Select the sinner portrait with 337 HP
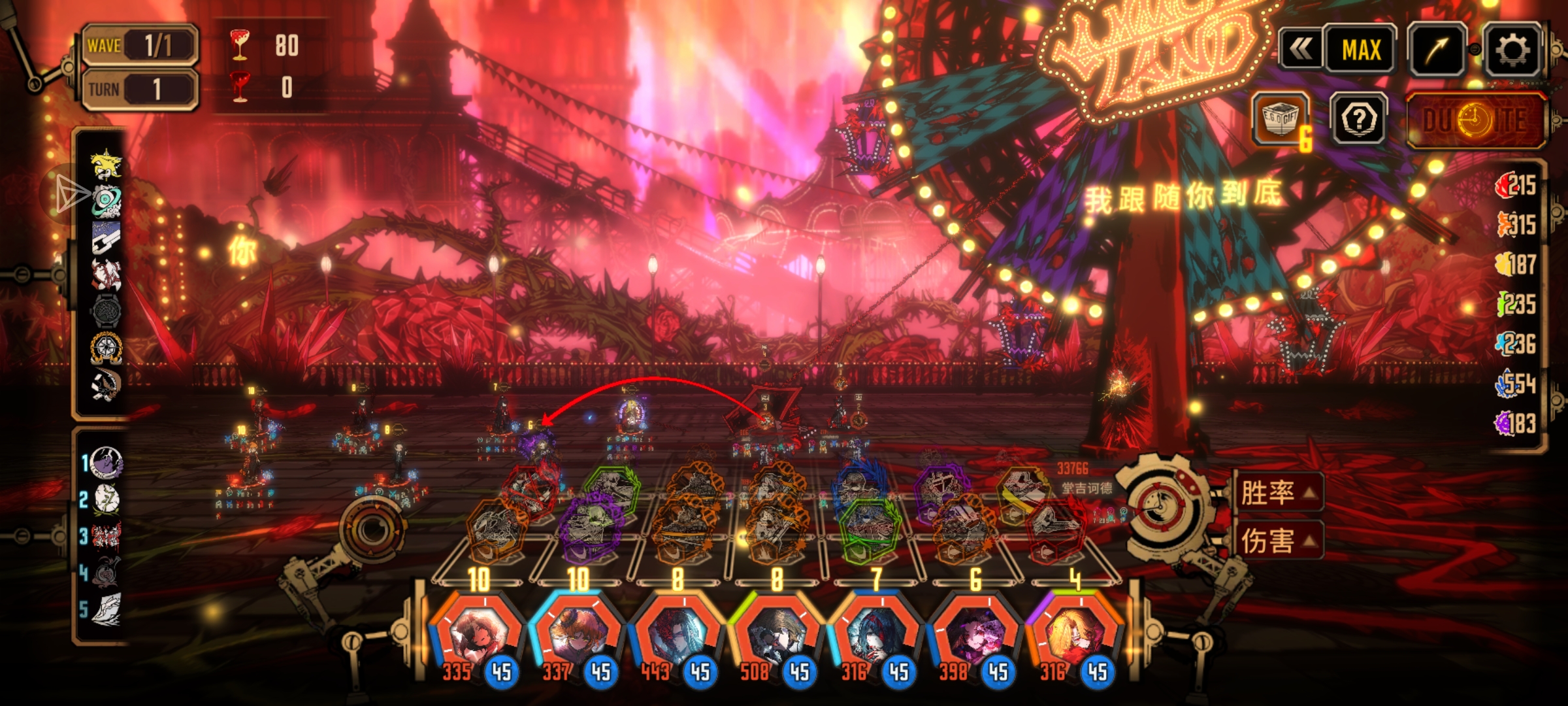 577,633
